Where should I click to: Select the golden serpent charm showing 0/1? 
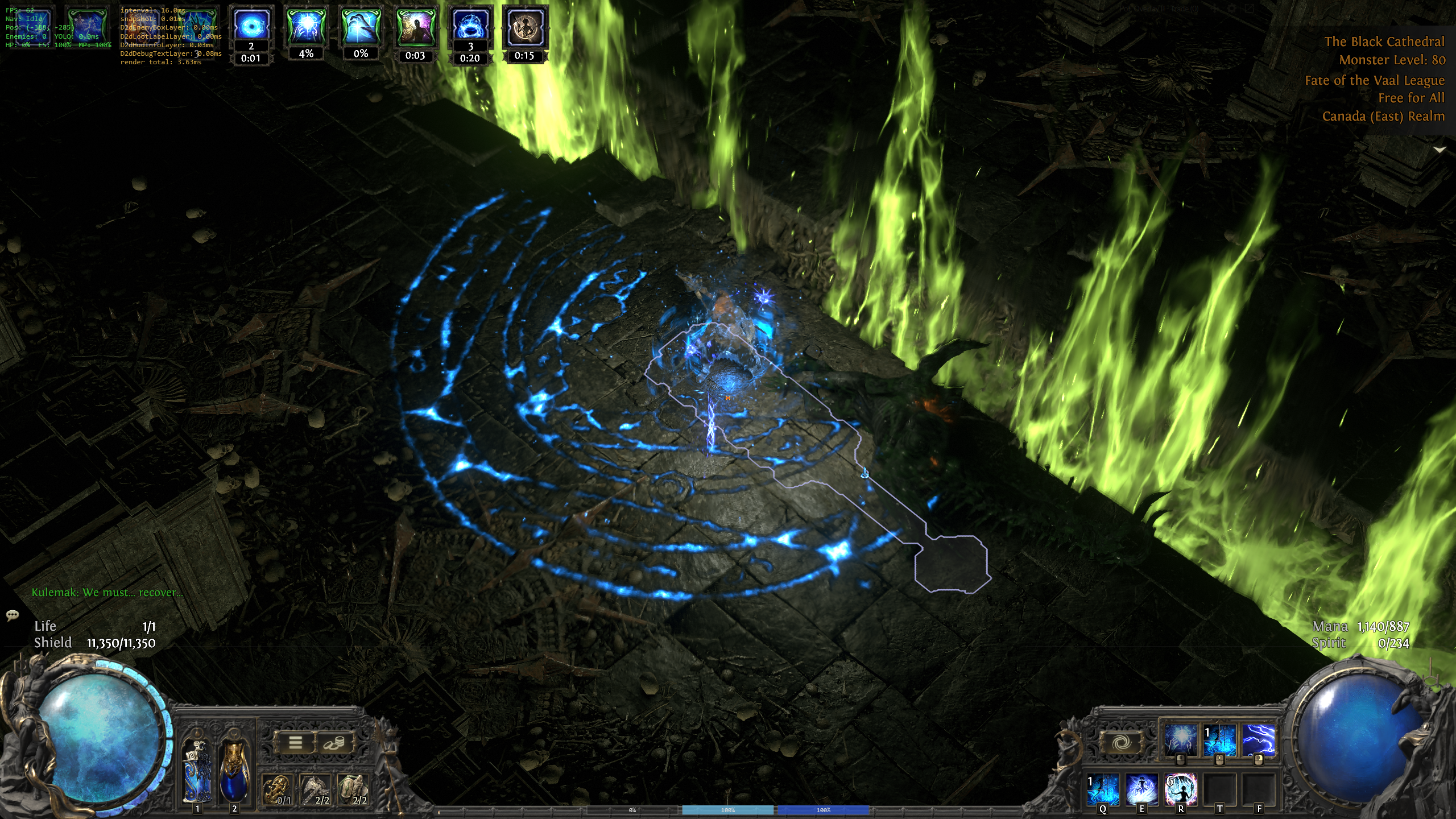coord(278,789)
